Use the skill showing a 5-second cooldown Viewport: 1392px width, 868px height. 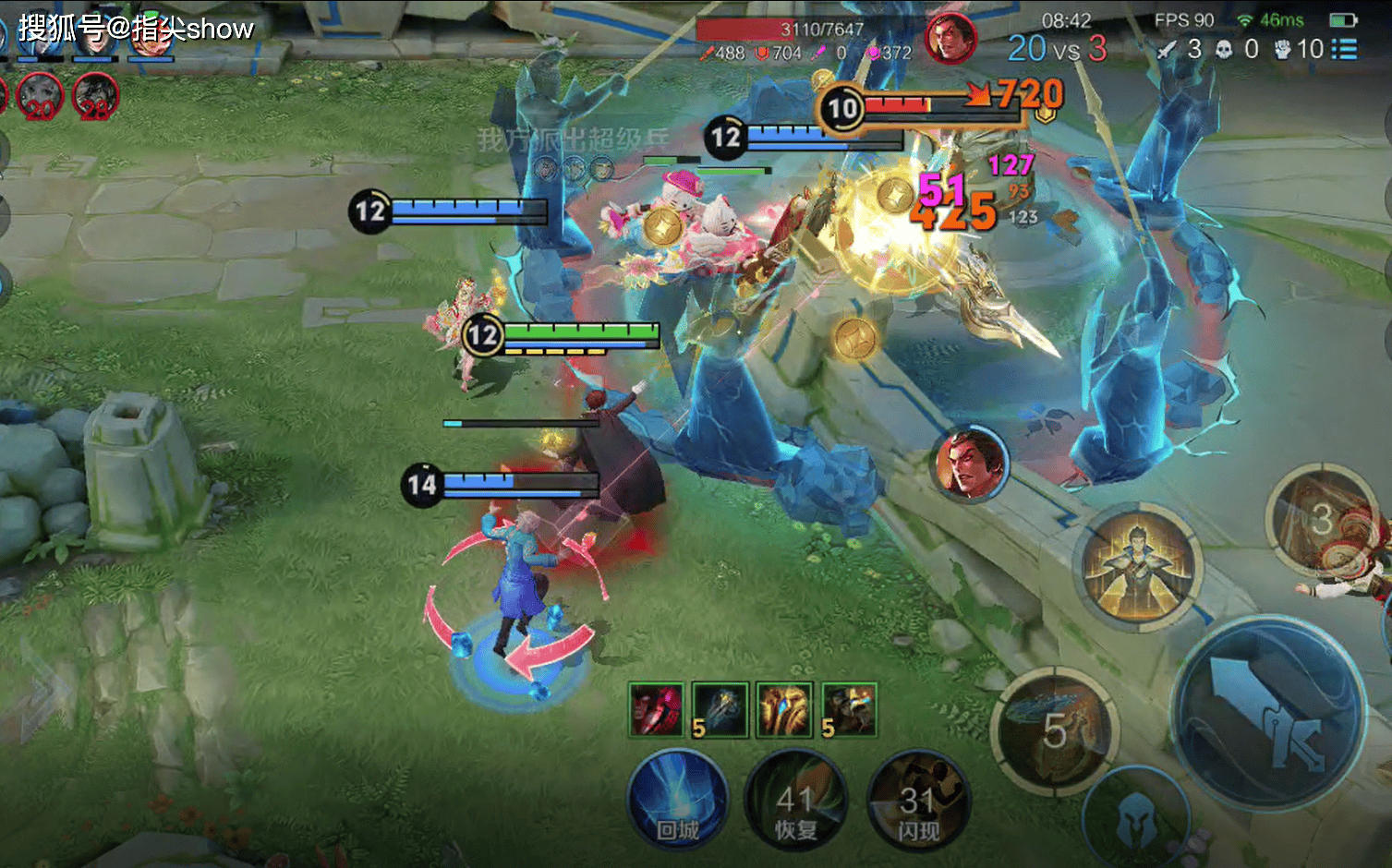coord(1055,729)
